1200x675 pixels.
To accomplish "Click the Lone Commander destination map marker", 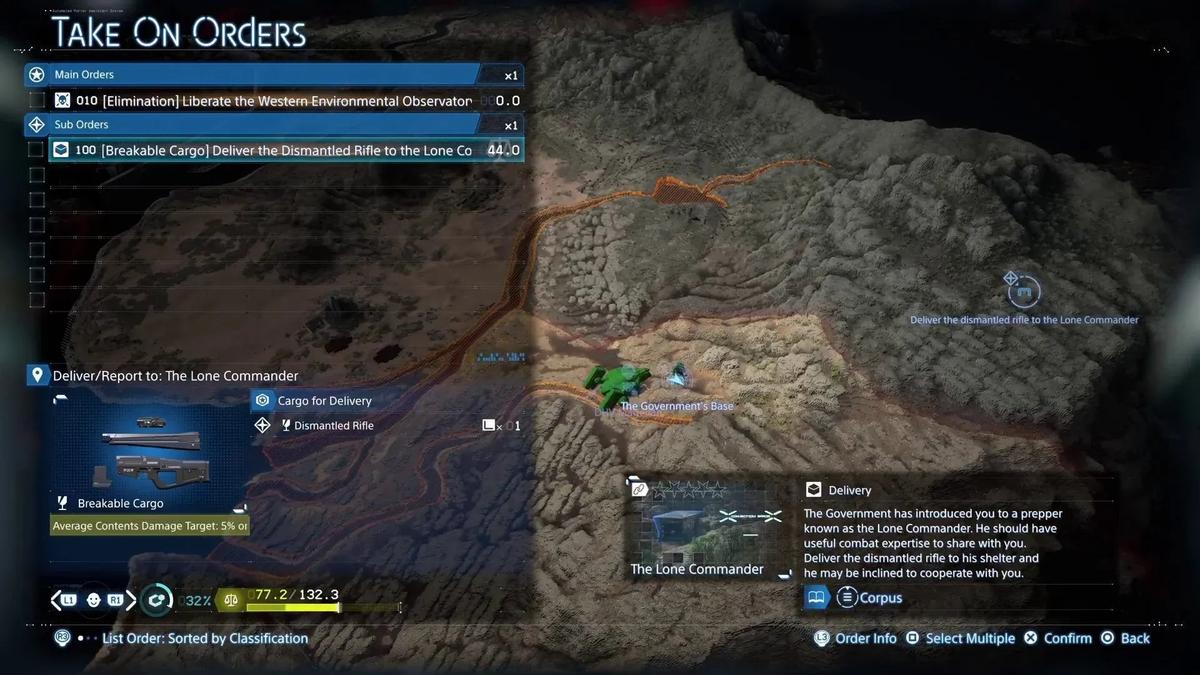I will pyautogui.click(x=1023, y=293).
